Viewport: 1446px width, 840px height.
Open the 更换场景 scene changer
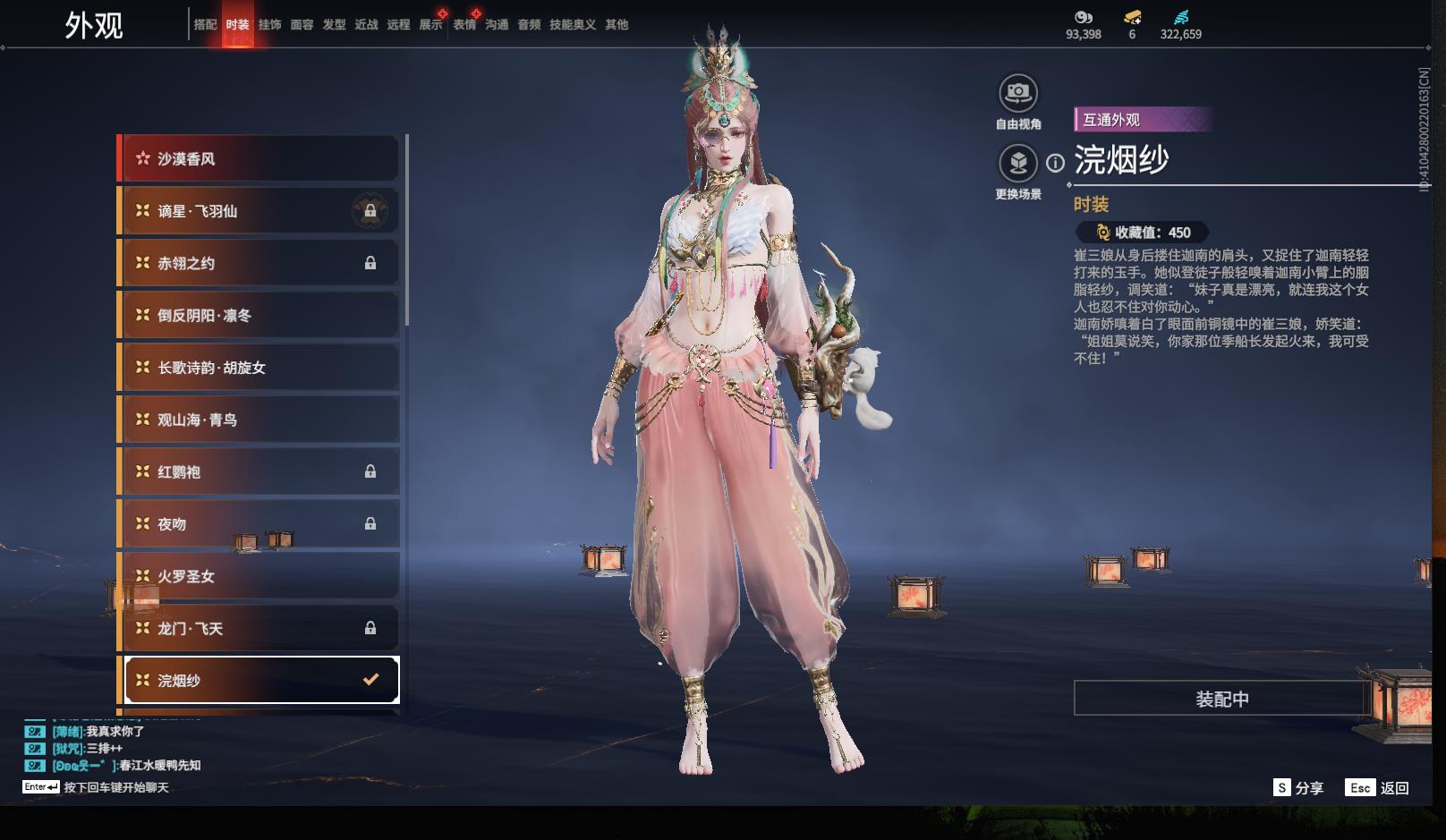1017,164
